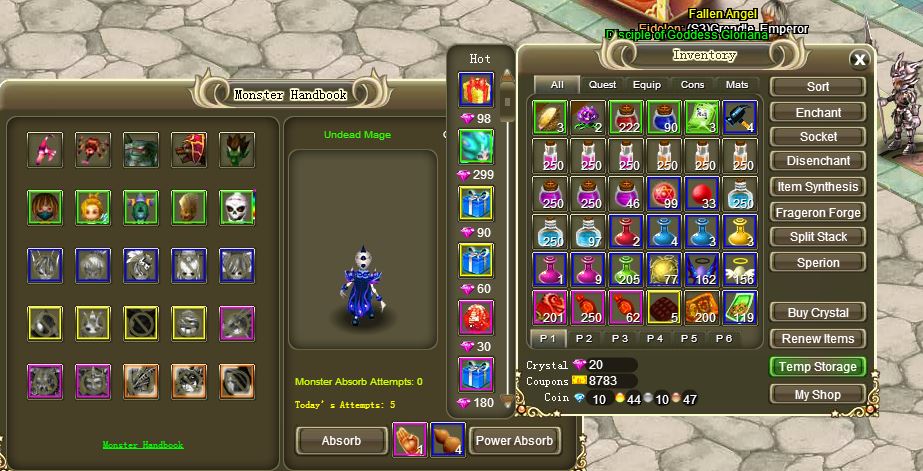The image size is (923, 471).
Task: Open the Sperion menu
Action: click(818, 262)
